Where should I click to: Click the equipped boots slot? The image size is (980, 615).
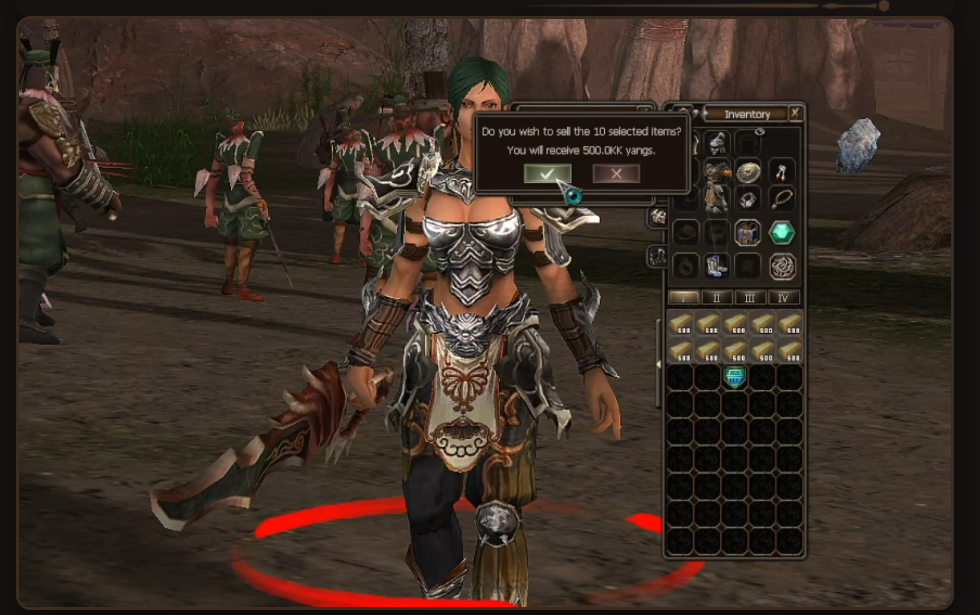[x=716, y=266]
